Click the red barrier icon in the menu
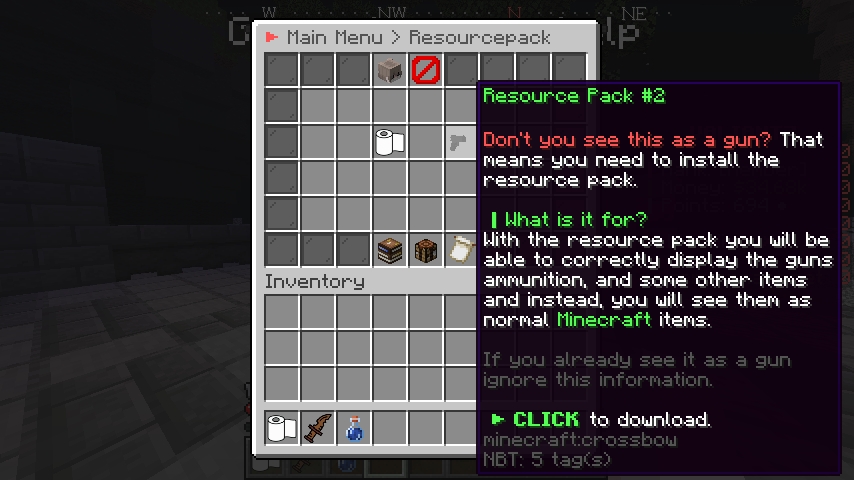This screenshot has height=480, width=854. click(426, 70)
